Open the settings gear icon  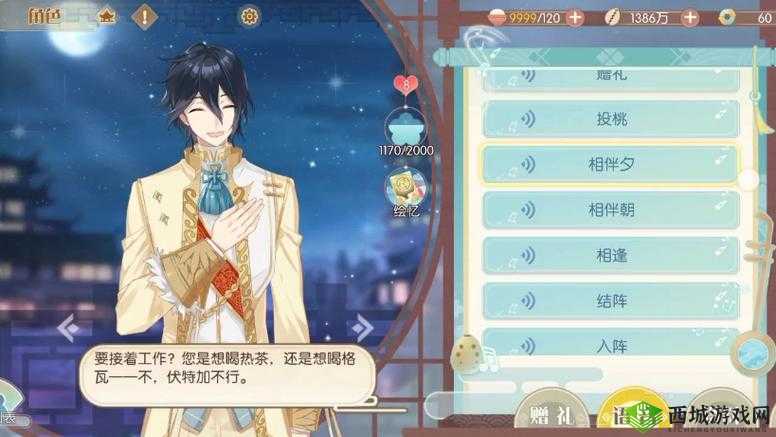pos(249,16)
